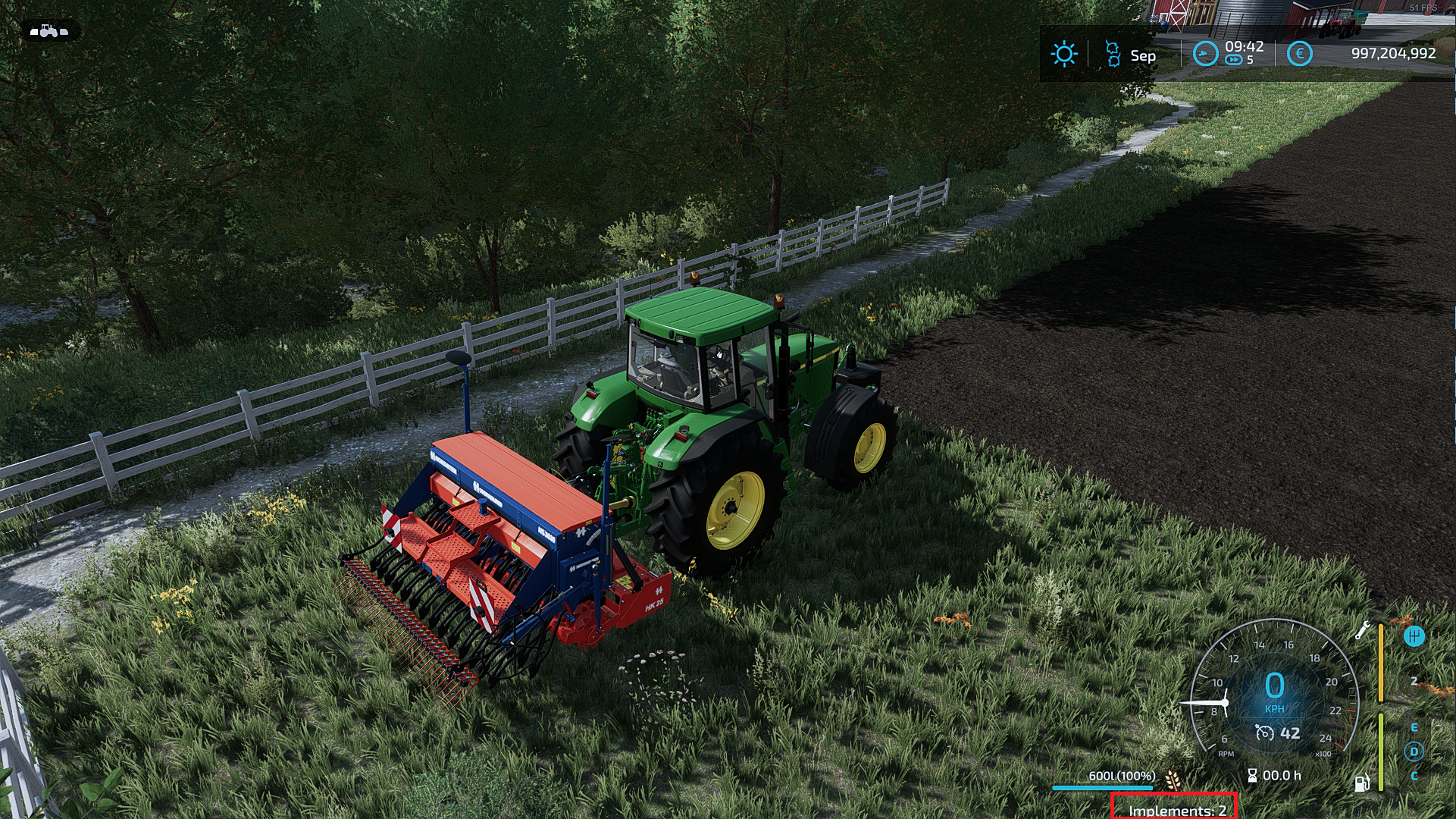Click the gear 2 indicator to change gears
Viewport: 1456px width, 819px height.
click(1414, 681)
